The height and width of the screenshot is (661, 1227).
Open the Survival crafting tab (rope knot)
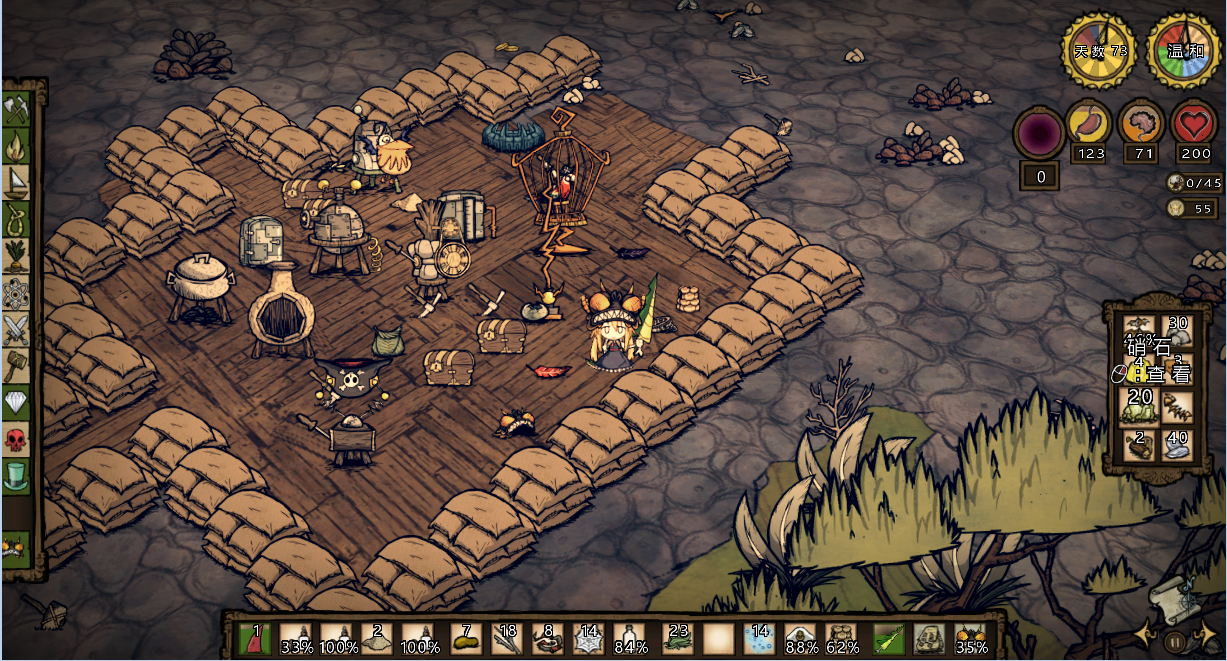tap(17, 218)
